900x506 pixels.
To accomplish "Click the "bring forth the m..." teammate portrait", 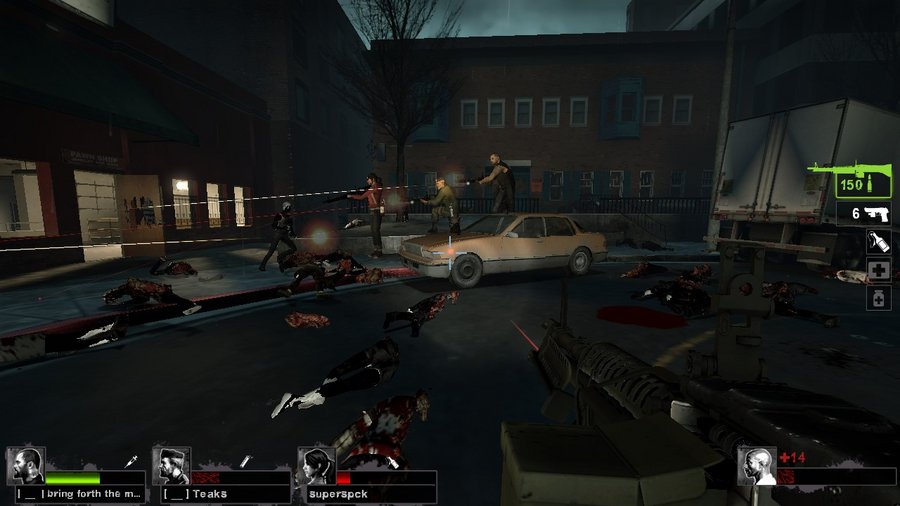I will tap(26, 466).
